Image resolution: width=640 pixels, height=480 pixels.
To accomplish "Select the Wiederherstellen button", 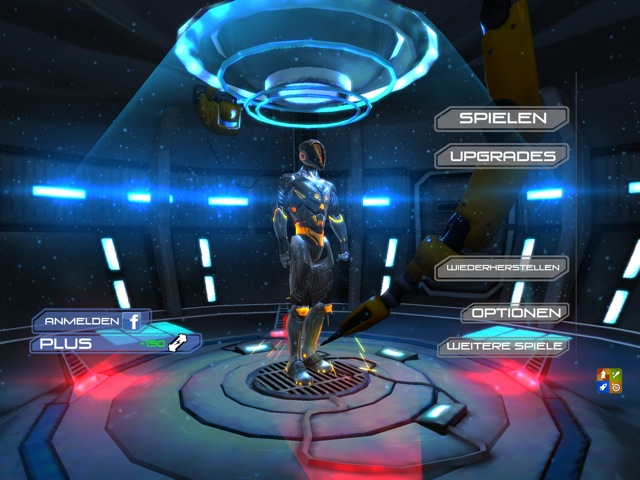I will pos(502,268).
